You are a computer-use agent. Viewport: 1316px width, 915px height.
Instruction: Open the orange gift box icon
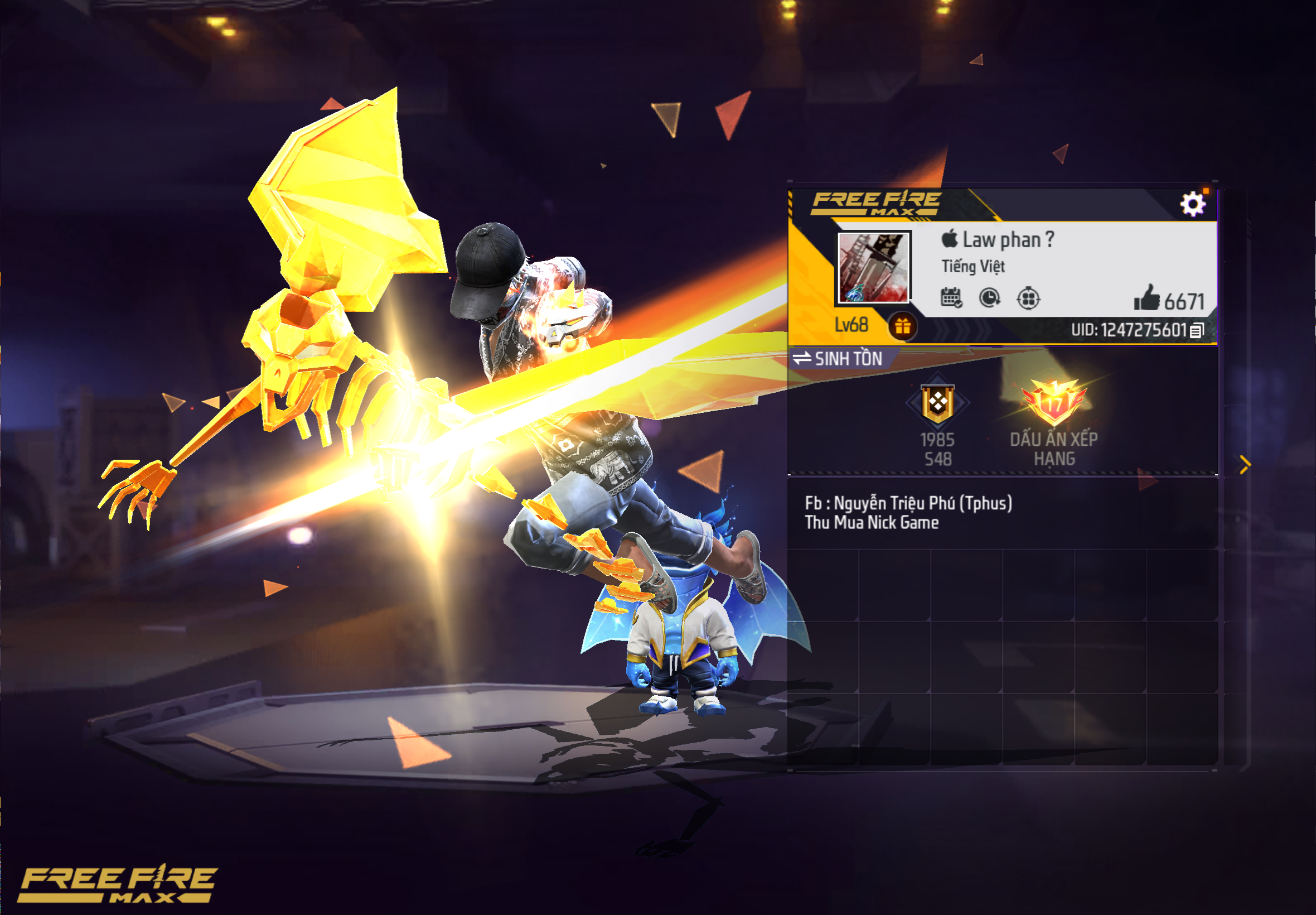902,327
